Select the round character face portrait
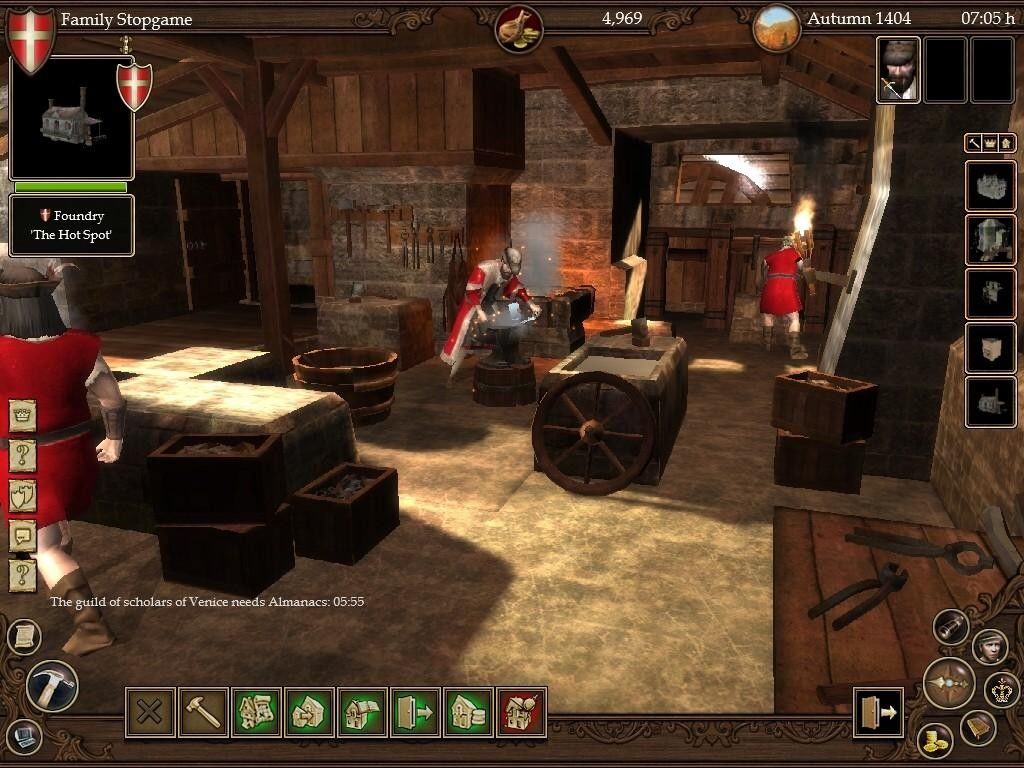 (x=989, y=646)
